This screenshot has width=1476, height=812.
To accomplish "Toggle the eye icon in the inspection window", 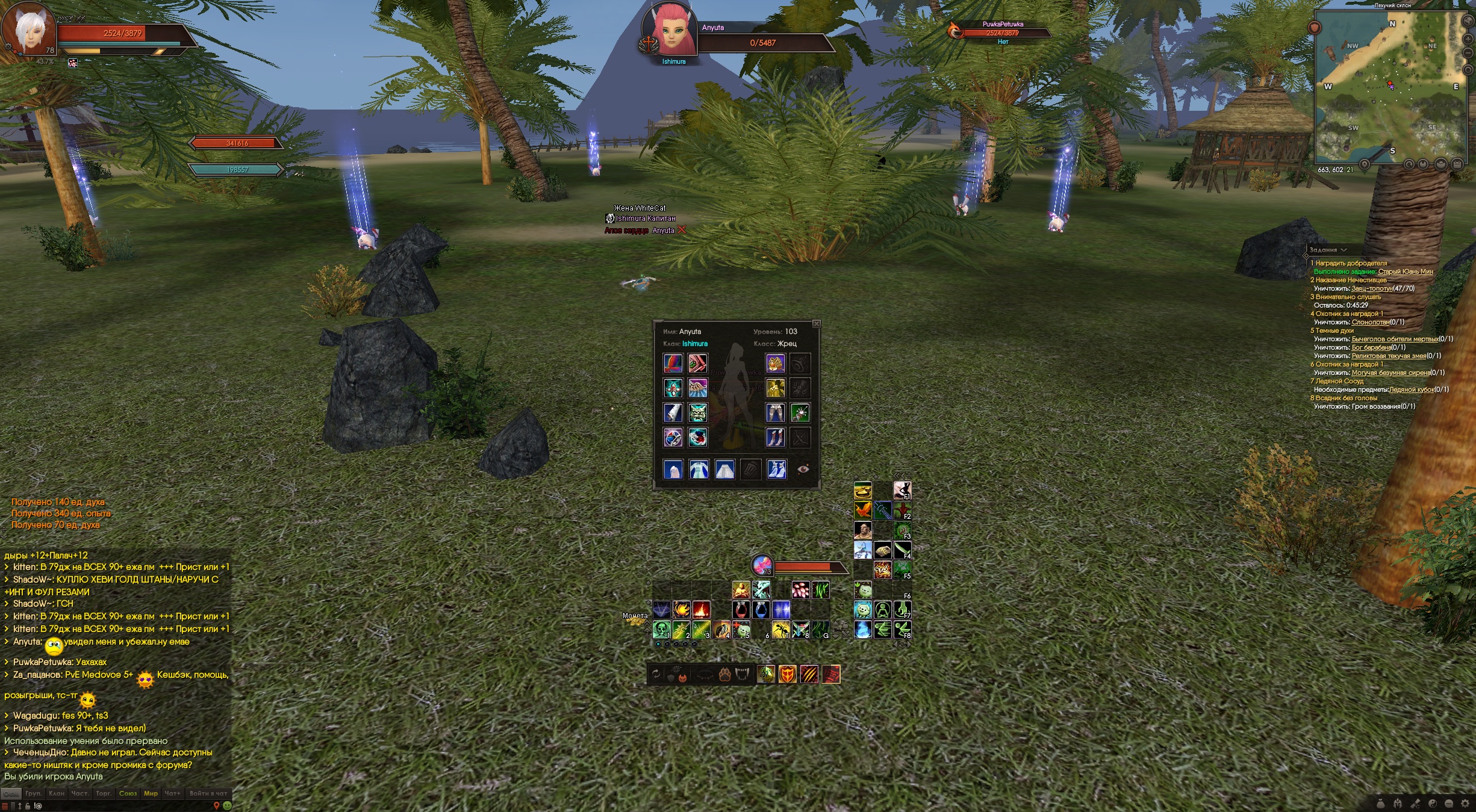I will click(803, 469).
